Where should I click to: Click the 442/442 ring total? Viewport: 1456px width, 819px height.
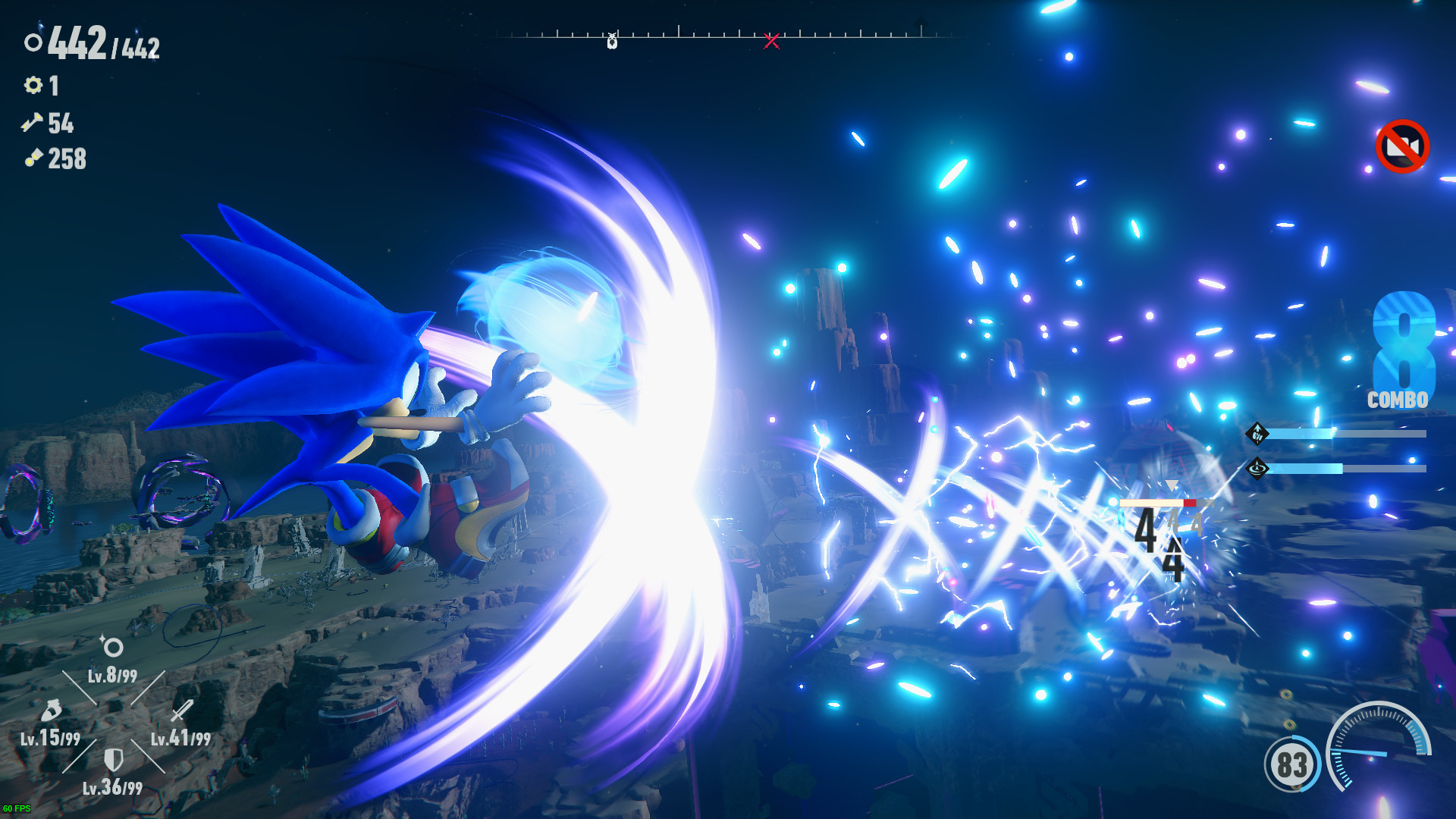(x=102, y=47)
